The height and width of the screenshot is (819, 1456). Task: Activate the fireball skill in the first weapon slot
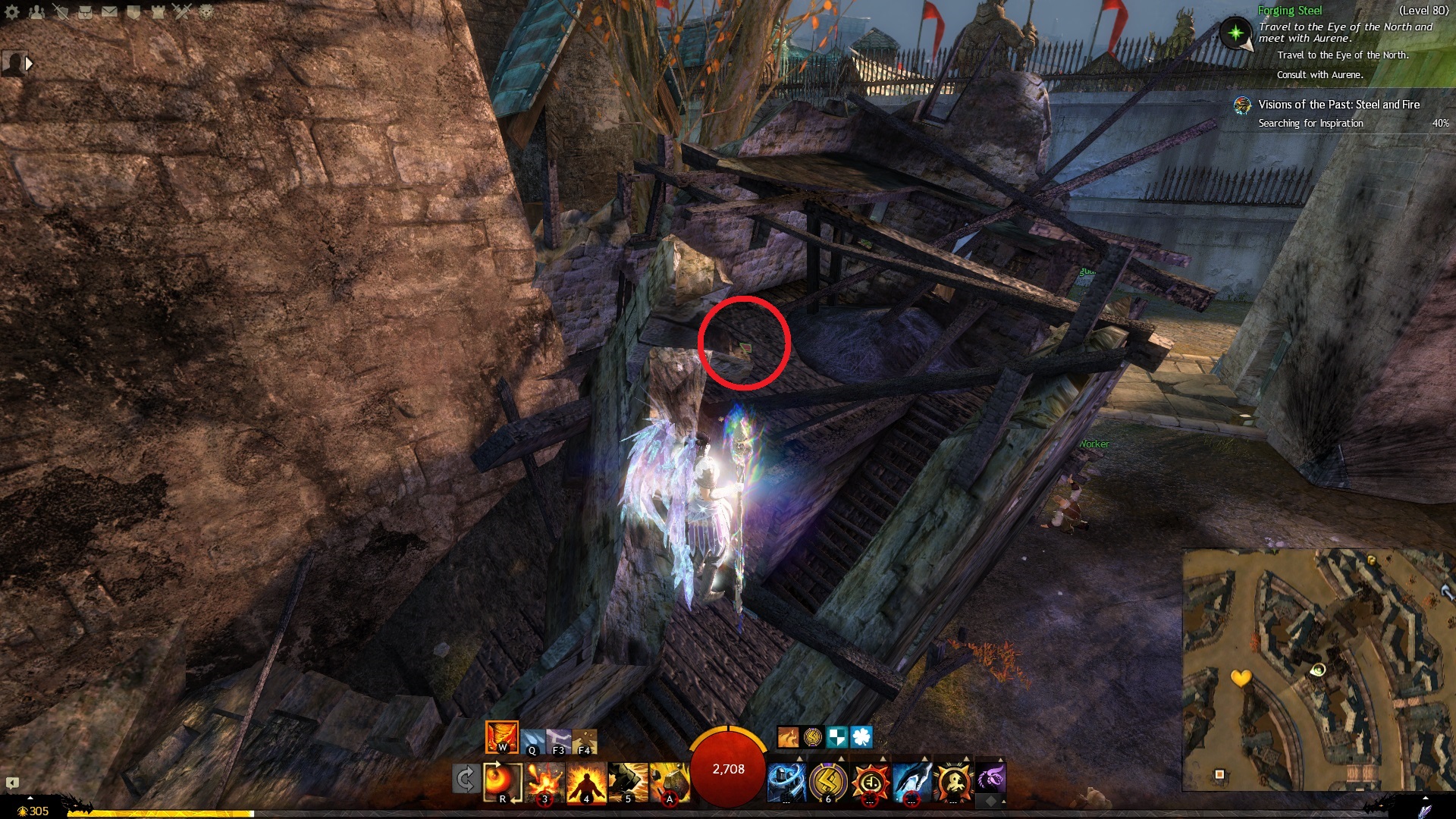pos(501,782)
